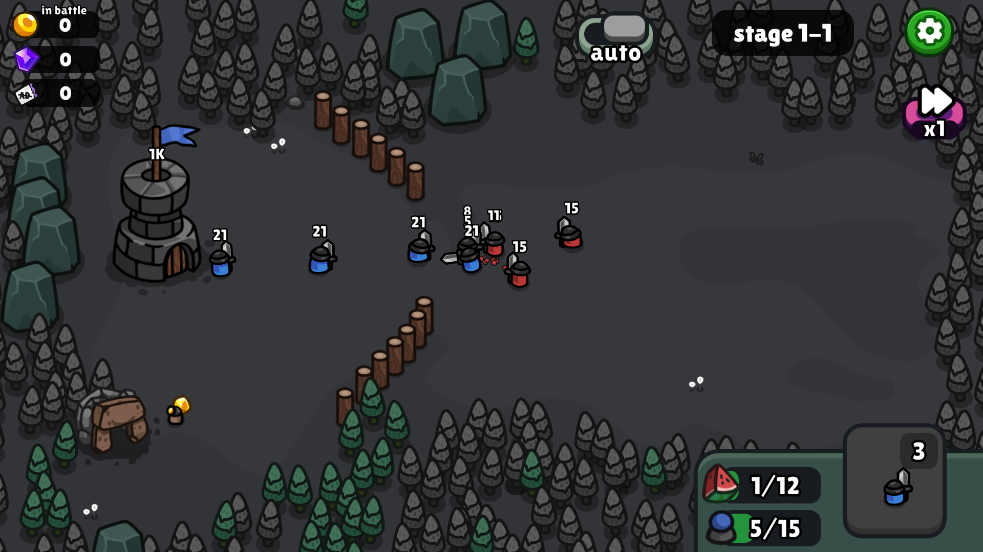
Task: Change game speed with fast-forward x1 button
Action: click(x=935, y=110)
